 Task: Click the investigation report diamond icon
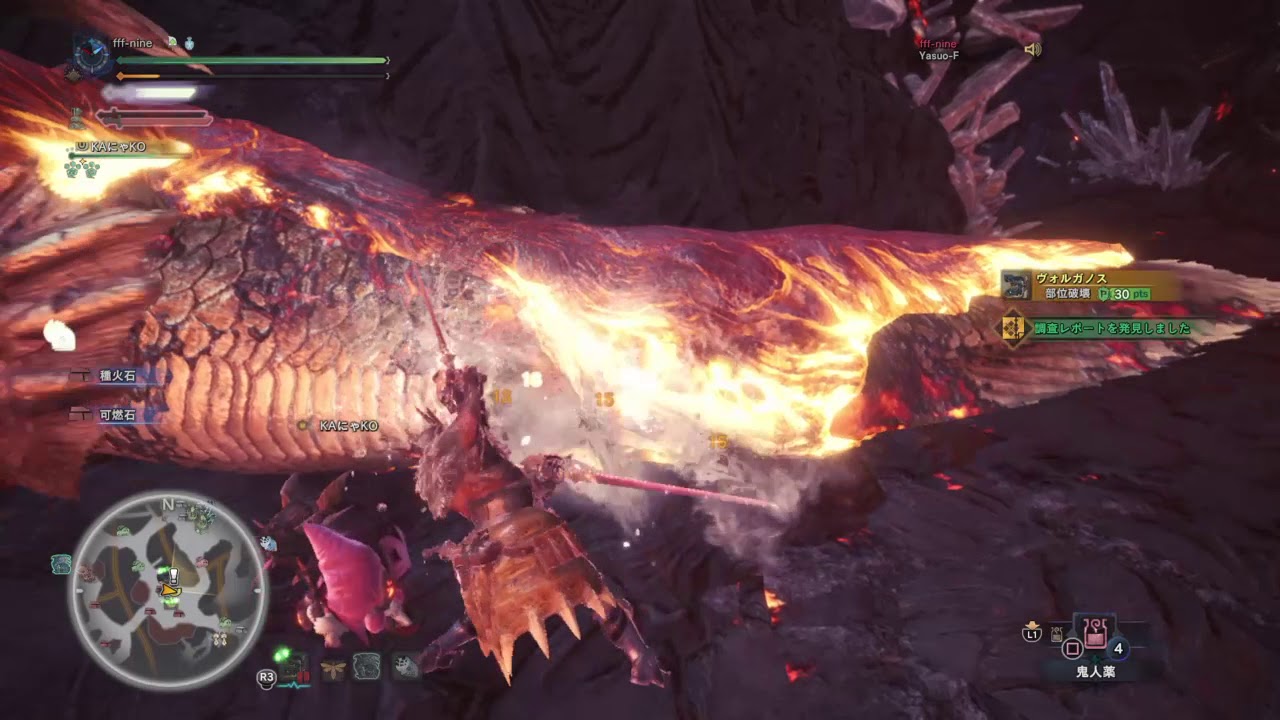[1012, 326]
